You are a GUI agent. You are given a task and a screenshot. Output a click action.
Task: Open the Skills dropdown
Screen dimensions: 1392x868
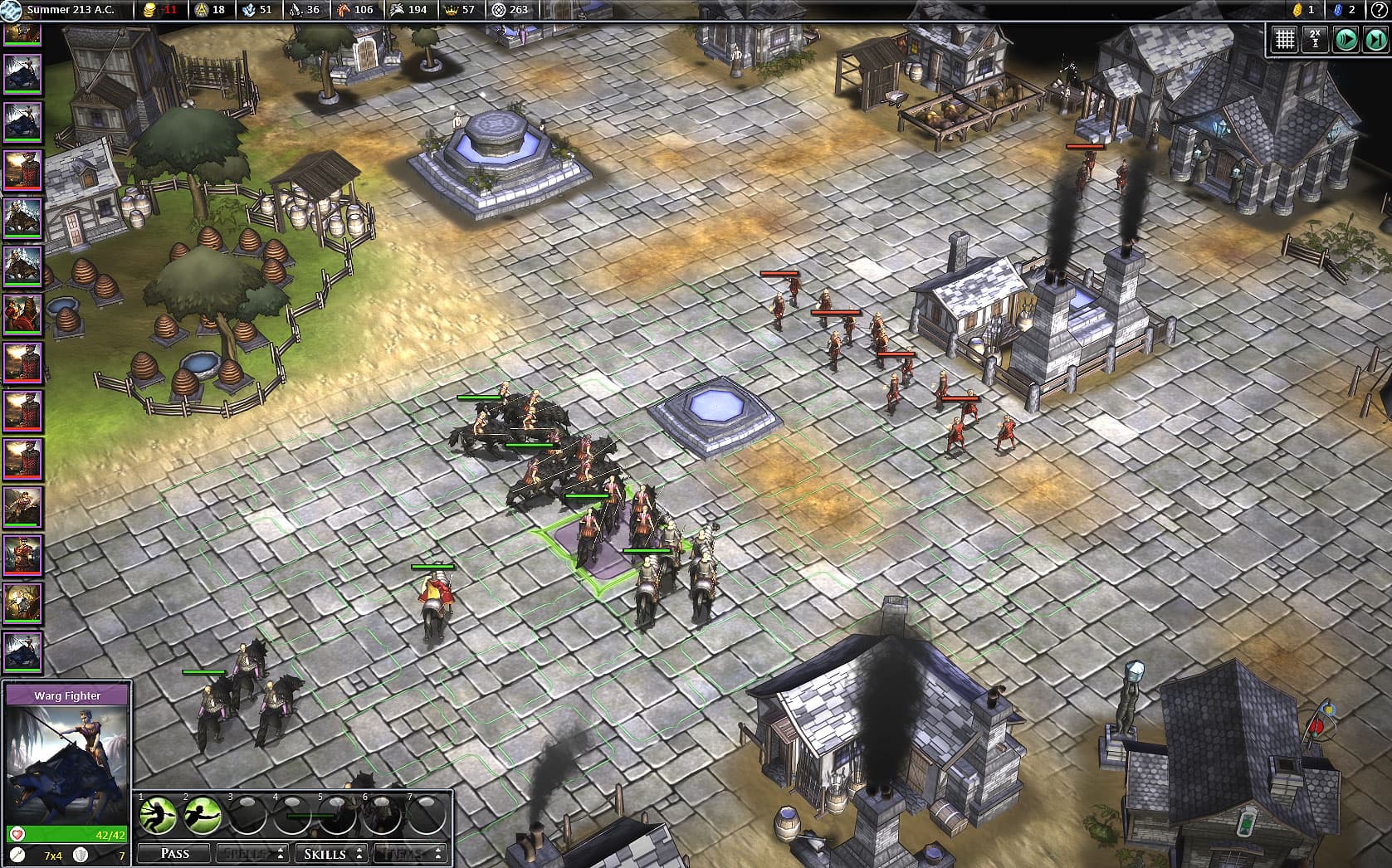click(331, 853)
